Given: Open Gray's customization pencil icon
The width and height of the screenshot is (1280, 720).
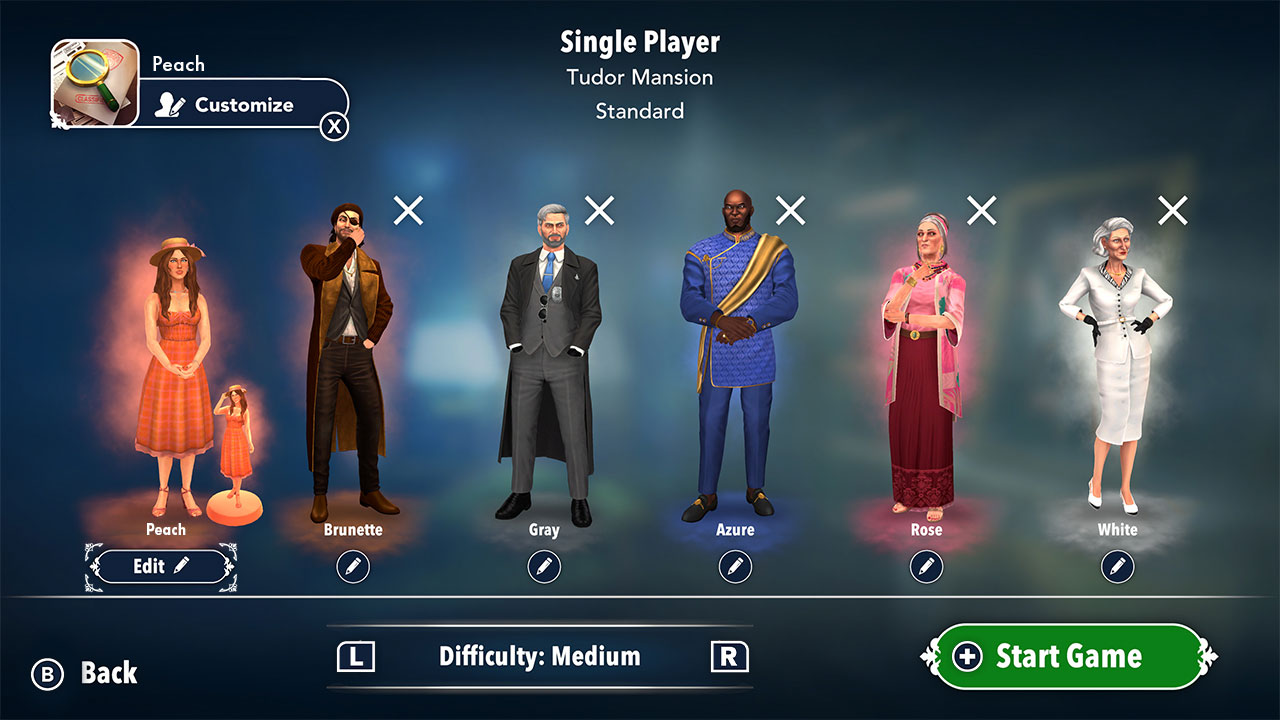Looking at the screenshot, I should pos(543,565).
